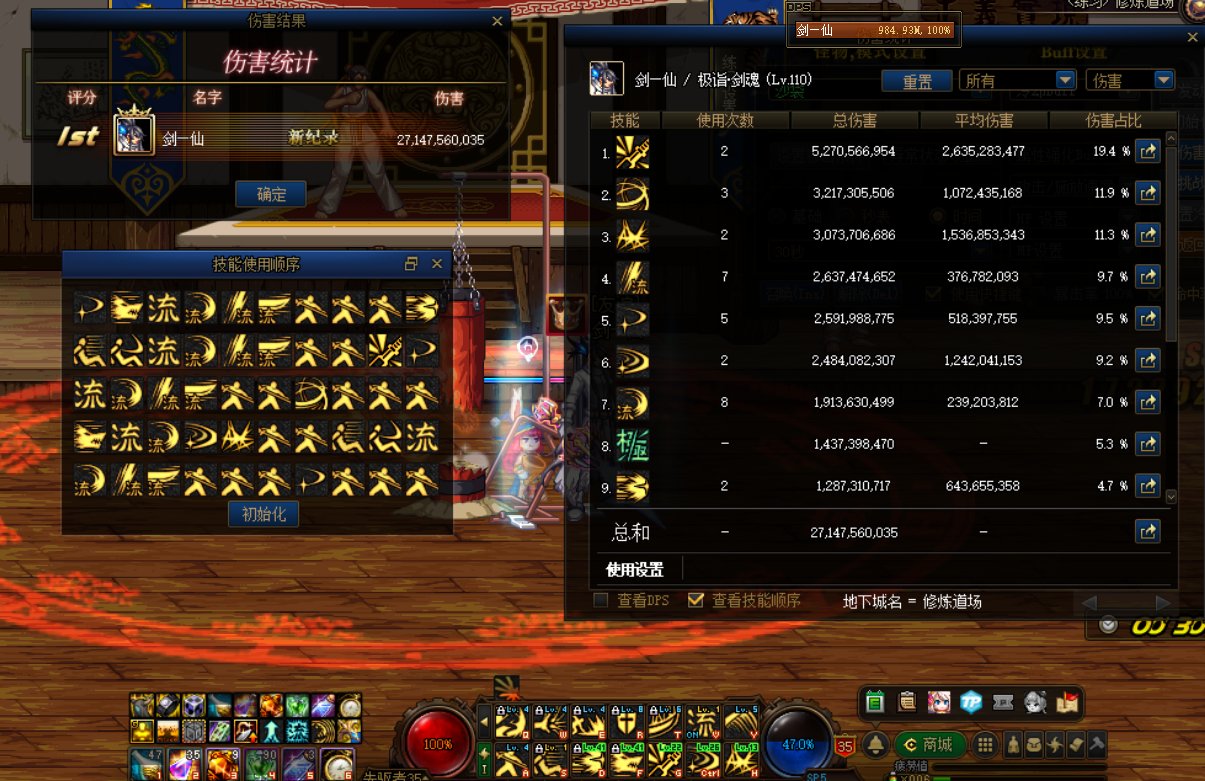Open the 商城 shop

point(930,744)
